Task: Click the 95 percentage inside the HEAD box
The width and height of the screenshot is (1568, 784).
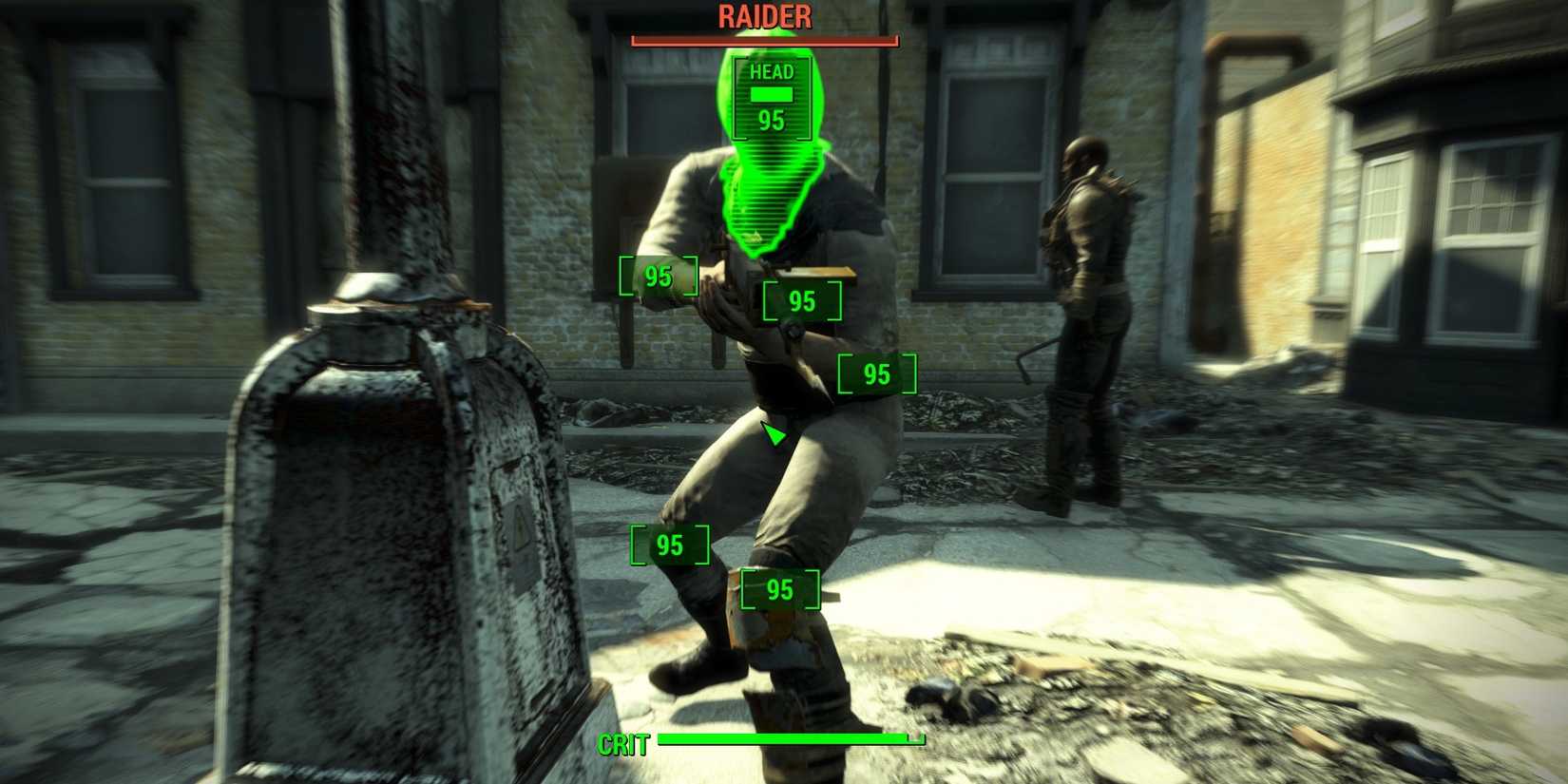Action: (x=770, y=119)
